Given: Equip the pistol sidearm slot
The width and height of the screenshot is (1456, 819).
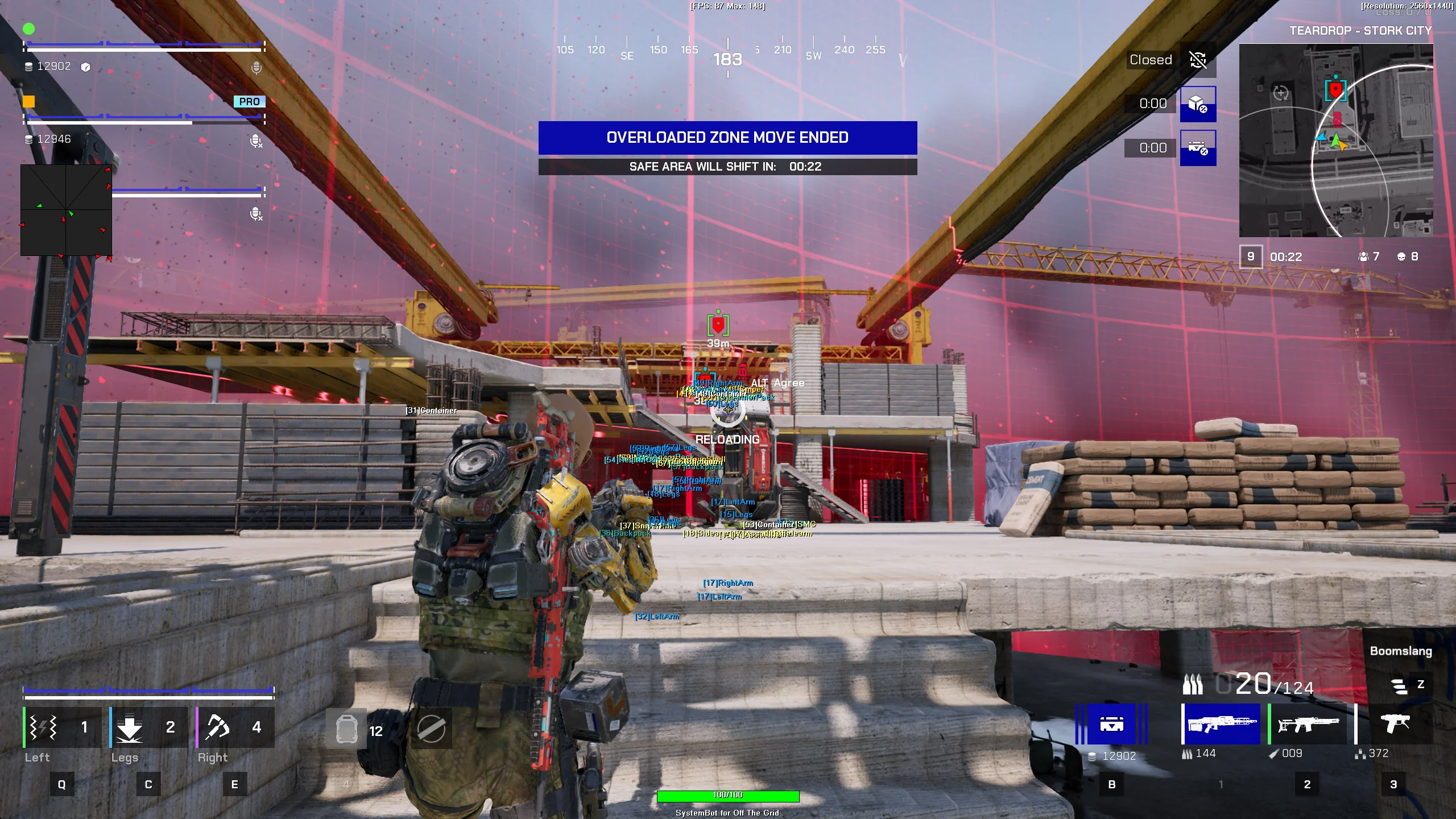Looking at the screenshot, I should tap(1395, 724).
